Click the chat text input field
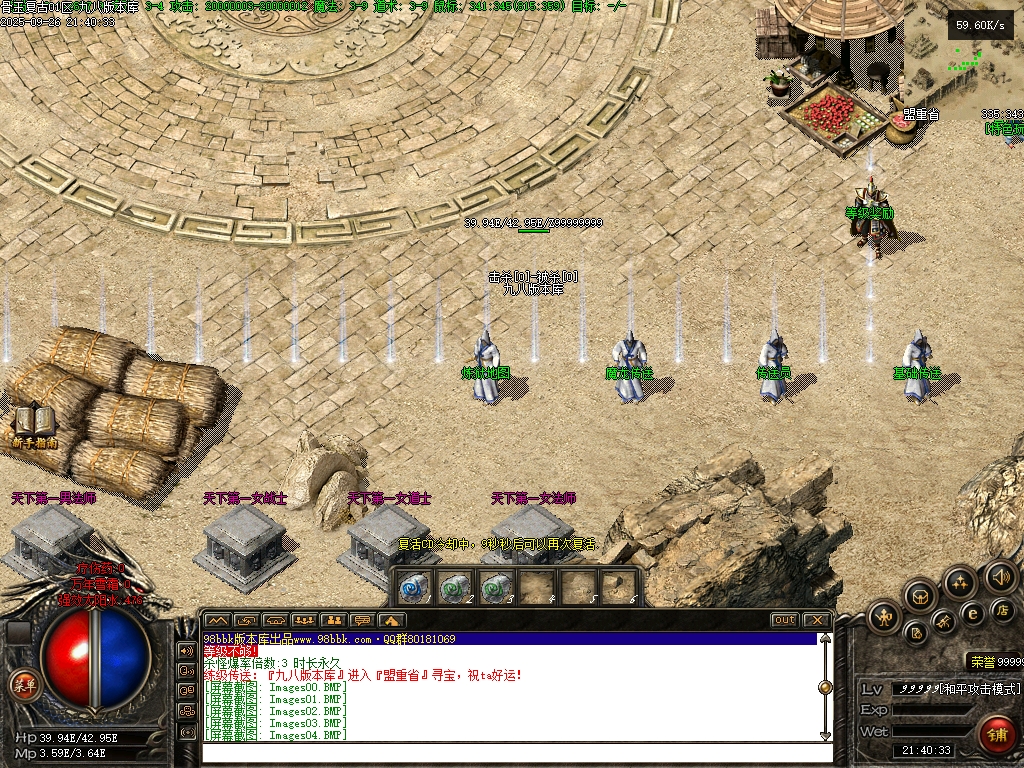This screenshot has width=1024, height=768. (x=510, y=752)
